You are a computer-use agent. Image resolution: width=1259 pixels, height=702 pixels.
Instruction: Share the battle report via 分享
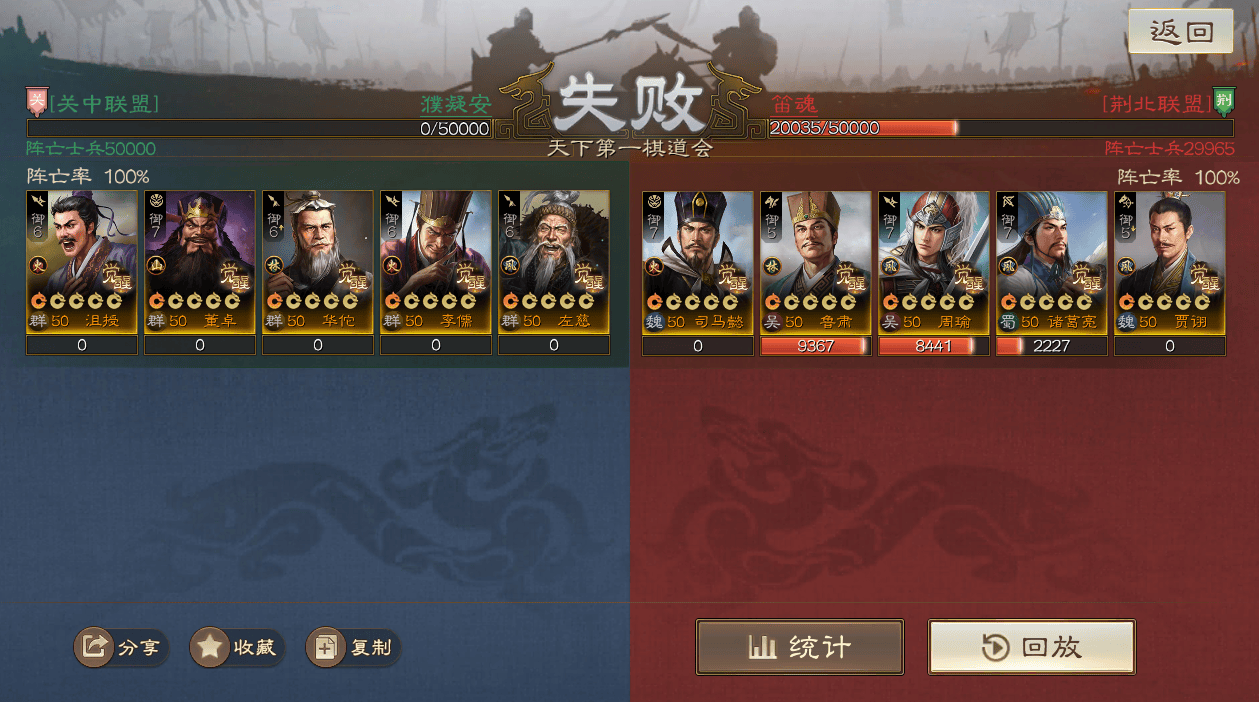coord(122,647)
